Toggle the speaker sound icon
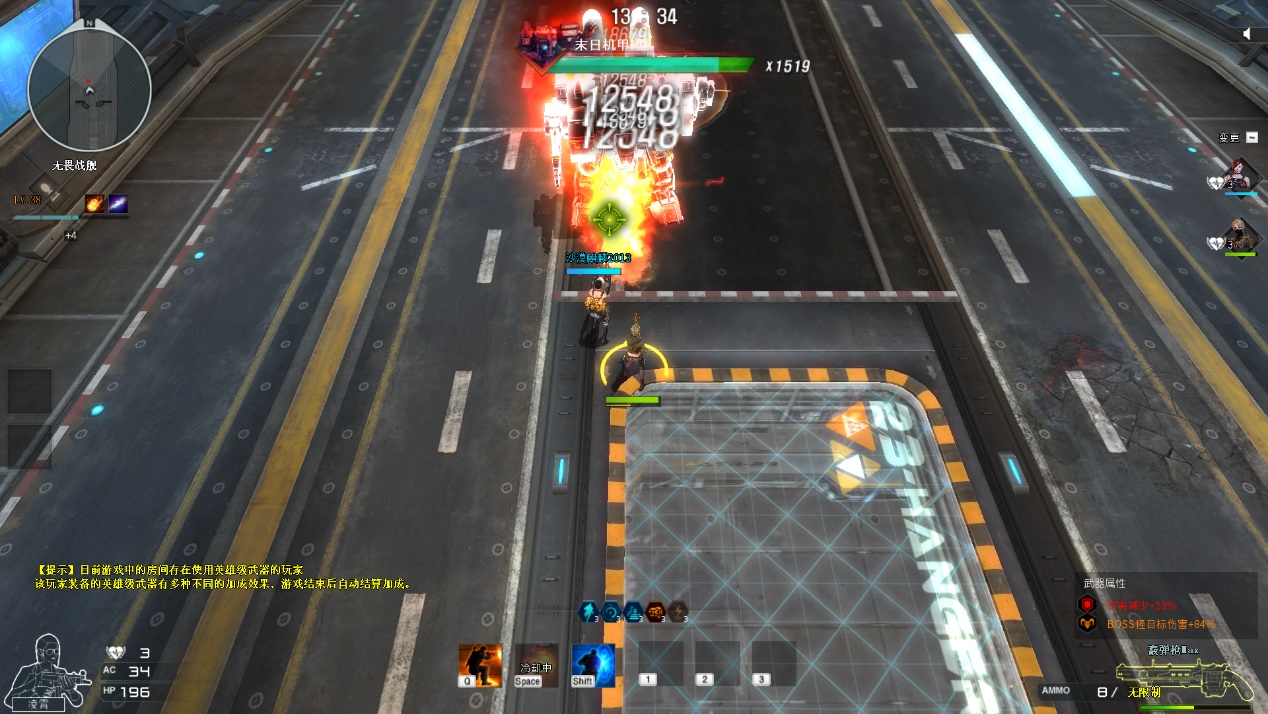This screenshot has width=1268, height=714. tap(1247, 34)
